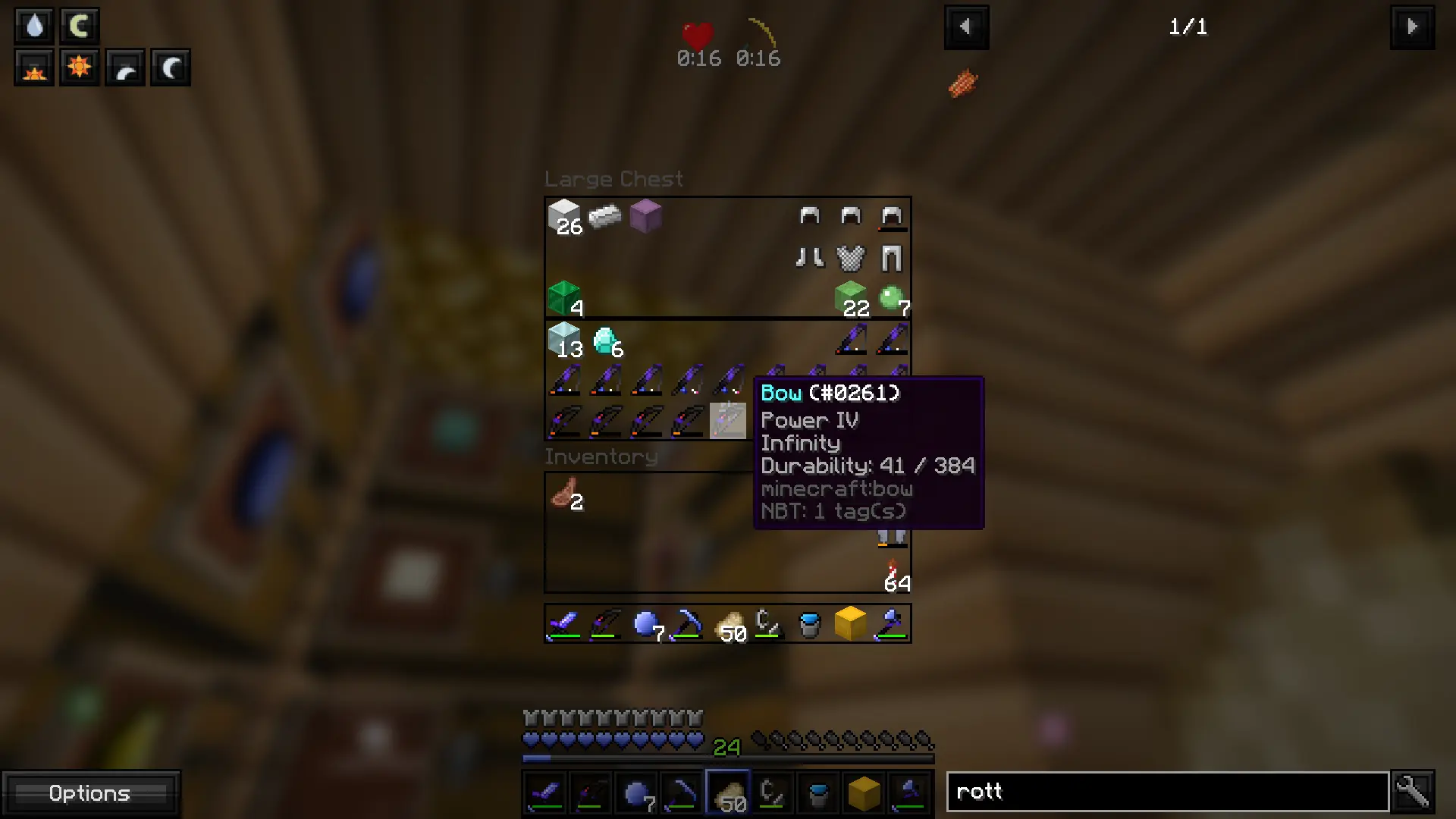The width and height of the screenshot is (1456, 819).
Task: Take the iron ingot from the chest
Action: coord(605,217)
